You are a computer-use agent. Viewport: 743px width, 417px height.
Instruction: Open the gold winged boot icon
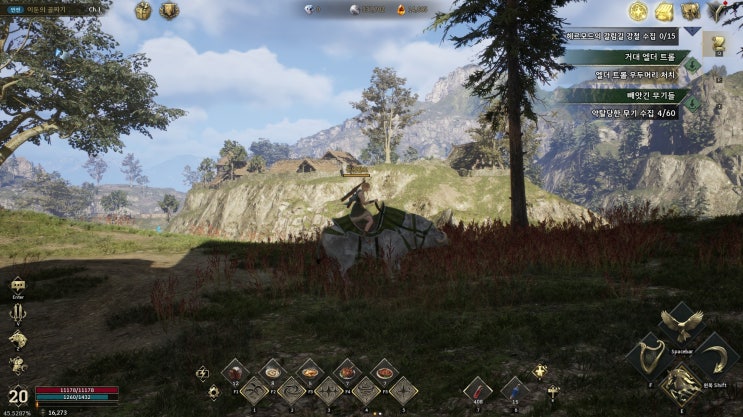663,12
